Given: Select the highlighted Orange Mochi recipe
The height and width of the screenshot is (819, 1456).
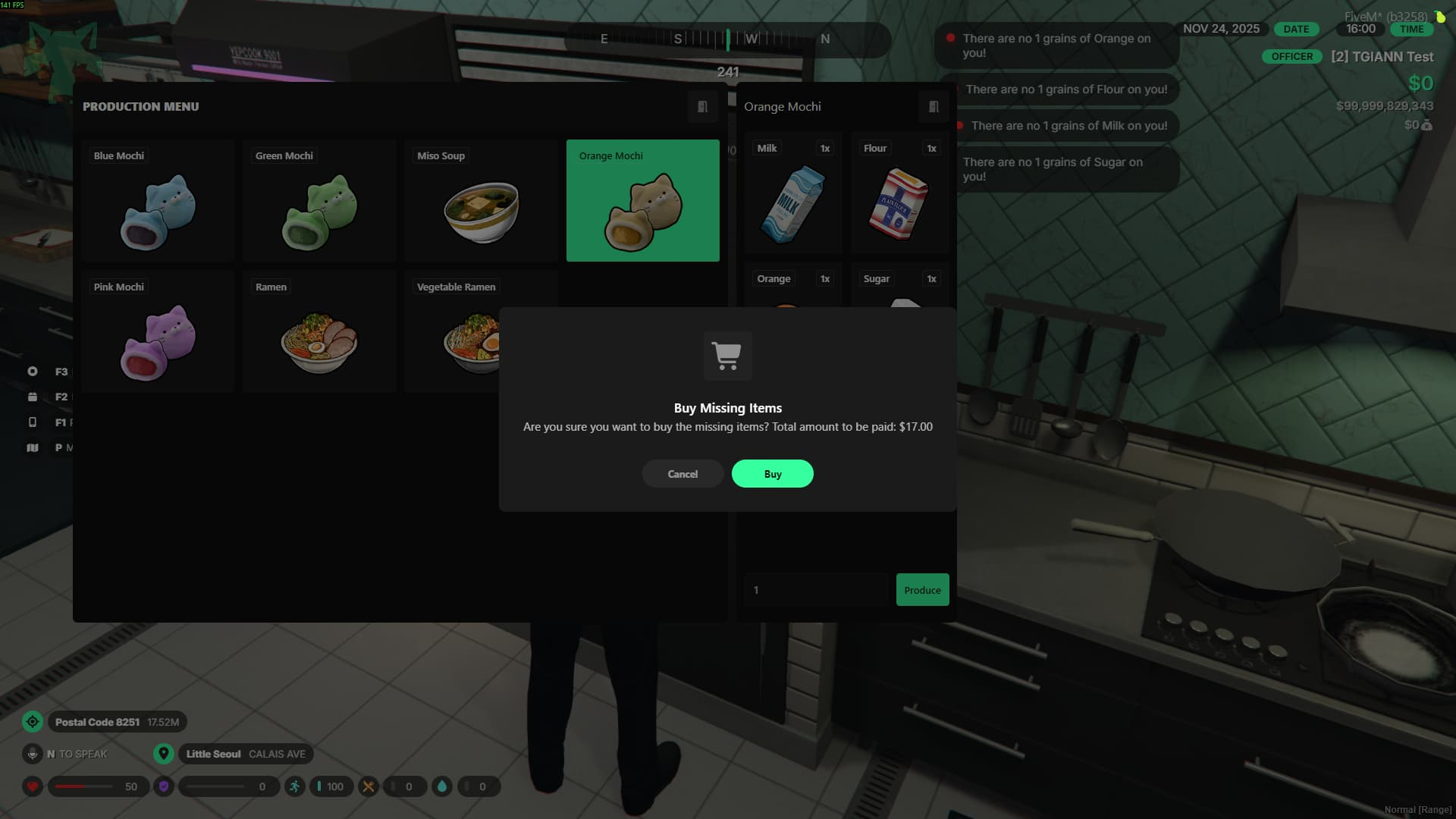Looking at the screenshot, I should (642, 201).
